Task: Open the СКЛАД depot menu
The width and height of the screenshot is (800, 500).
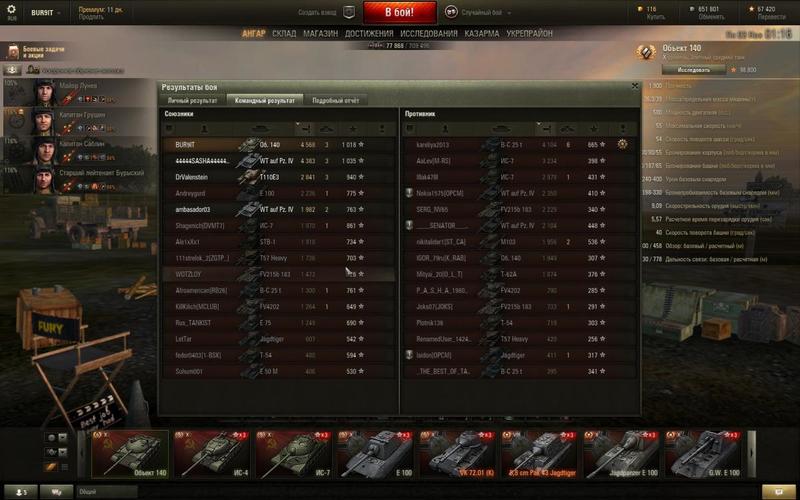Action: pos(284,33)
